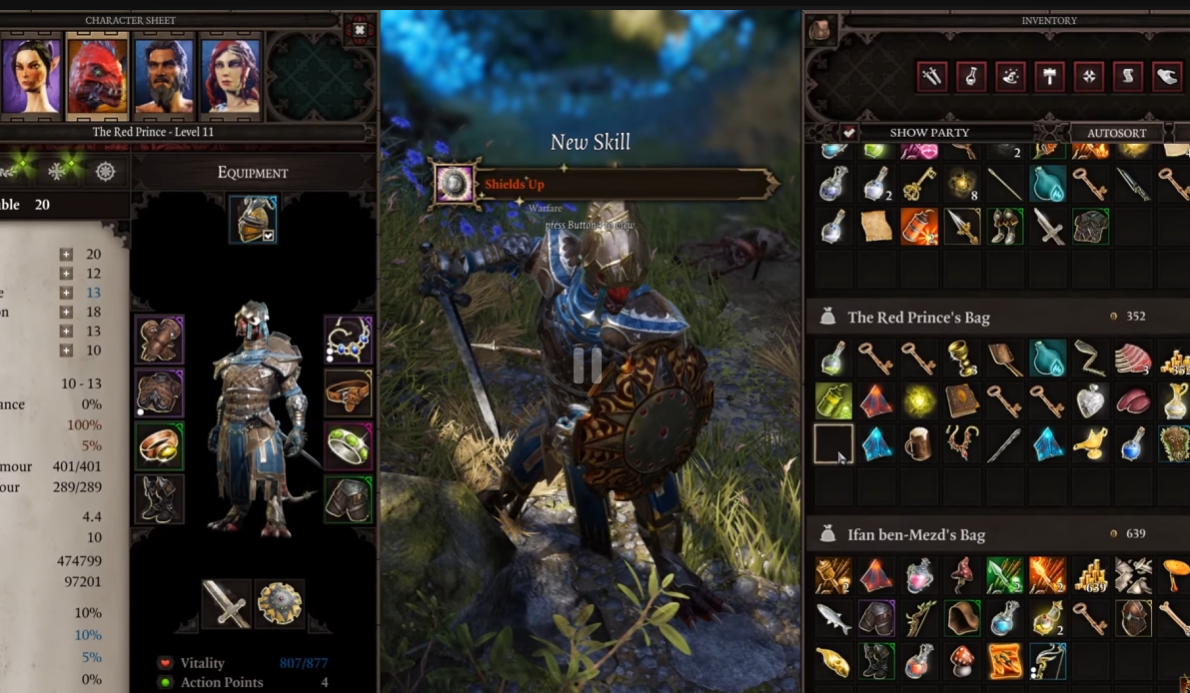Filter inventory by potions flask icon
Image resolution: width=1190 pixels, height=693 pixels.
[x=971, y=76]
